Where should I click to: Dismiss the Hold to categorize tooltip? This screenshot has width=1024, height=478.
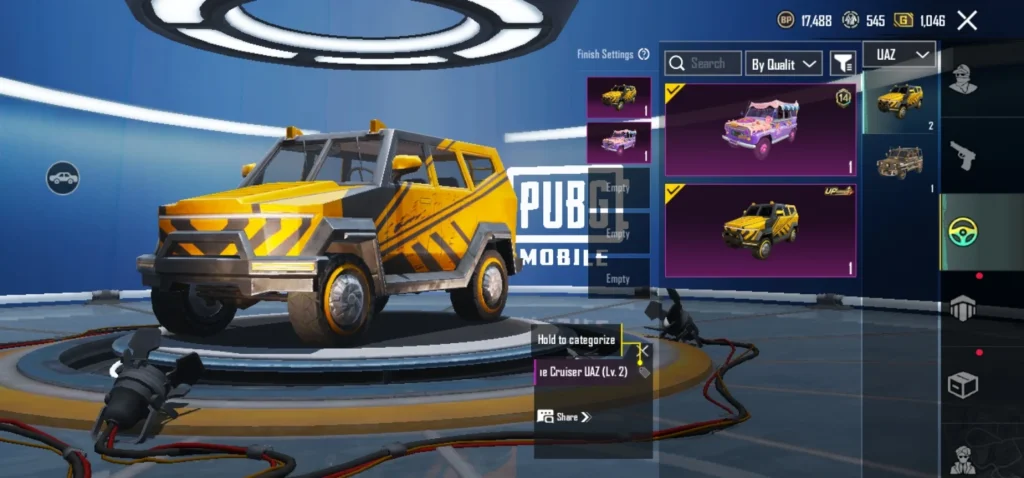pyautogui.click(x=644, y=350)
